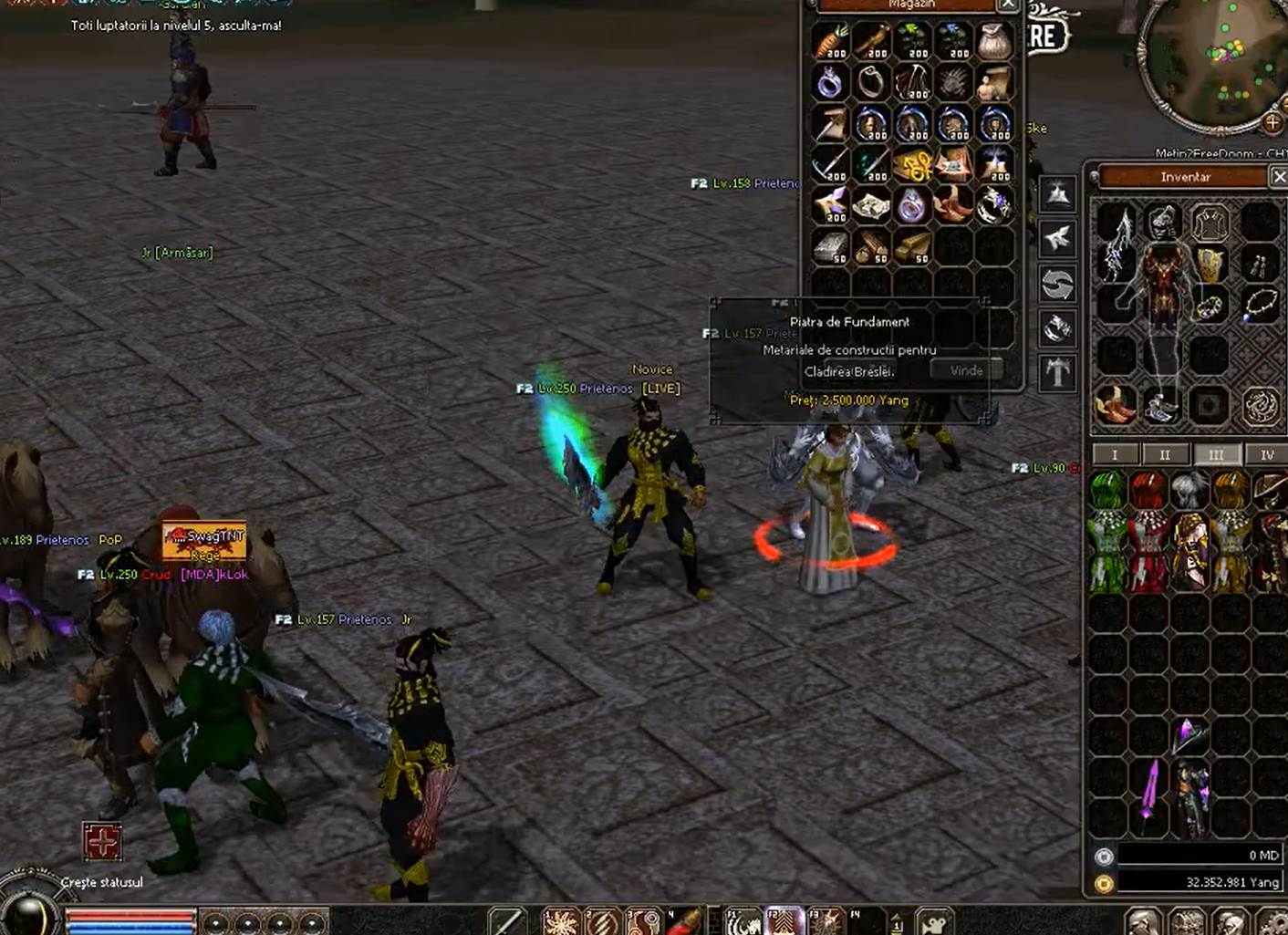1288x935 pixels.
Task: Zoom in the minimap with plus button
Action: (x=1272, y=122)
